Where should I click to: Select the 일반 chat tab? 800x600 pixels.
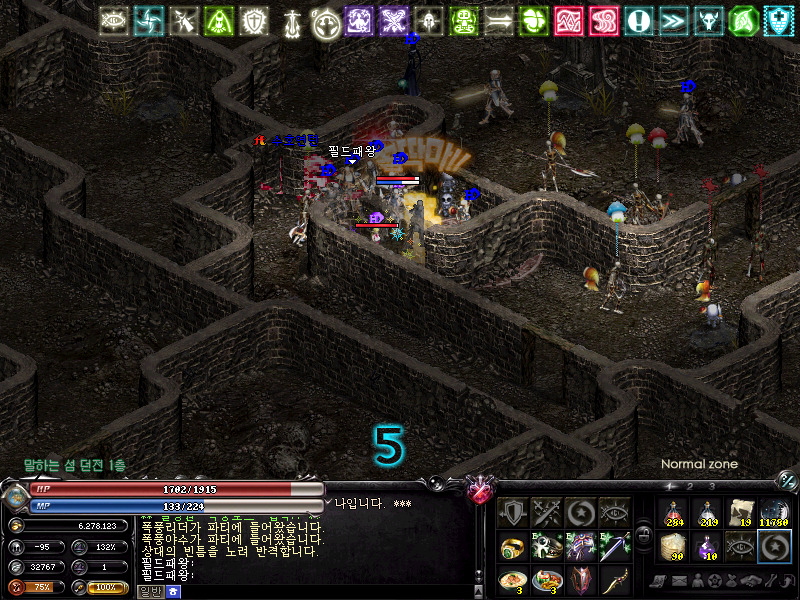point(149,592)
